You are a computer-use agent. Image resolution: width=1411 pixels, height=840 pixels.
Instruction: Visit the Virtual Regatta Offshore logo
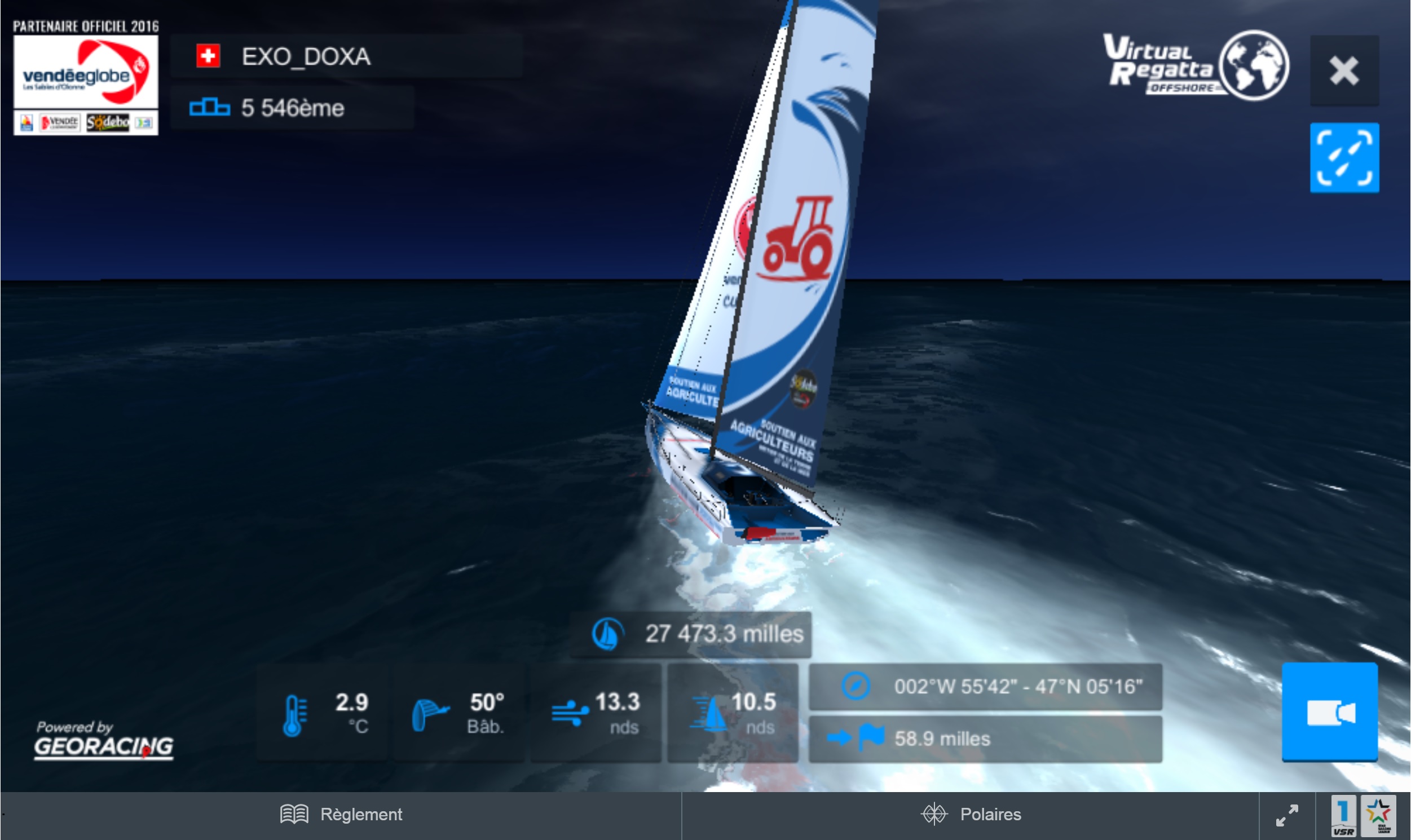[x=1194, y=66]
